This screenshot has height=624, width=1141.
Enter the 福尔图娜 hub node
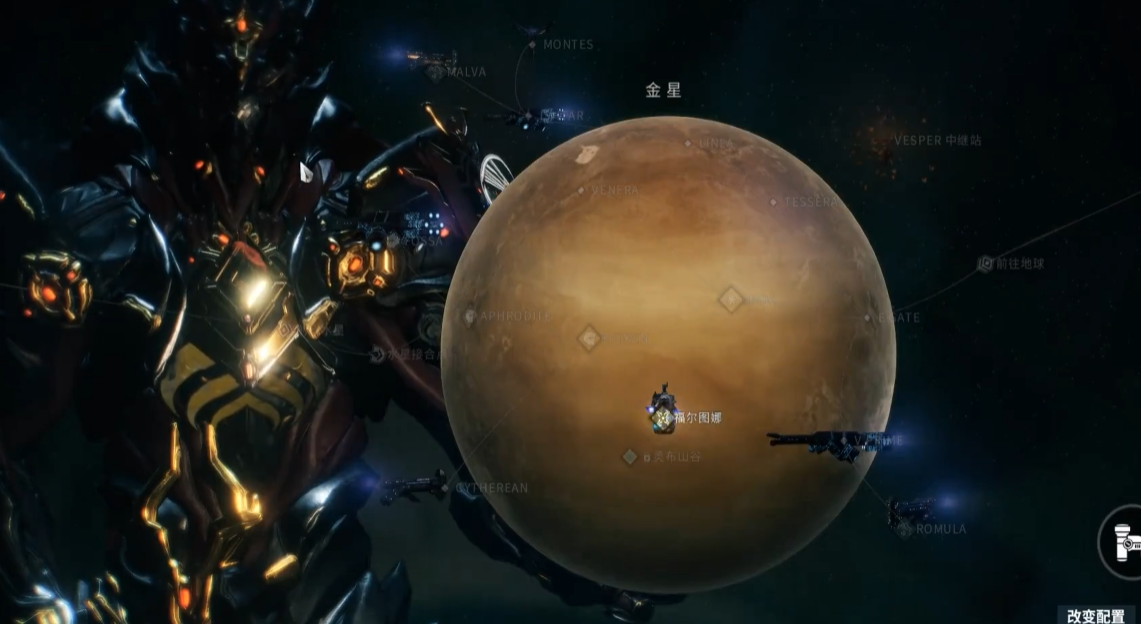pyautogui.click(x=663, y=415)
